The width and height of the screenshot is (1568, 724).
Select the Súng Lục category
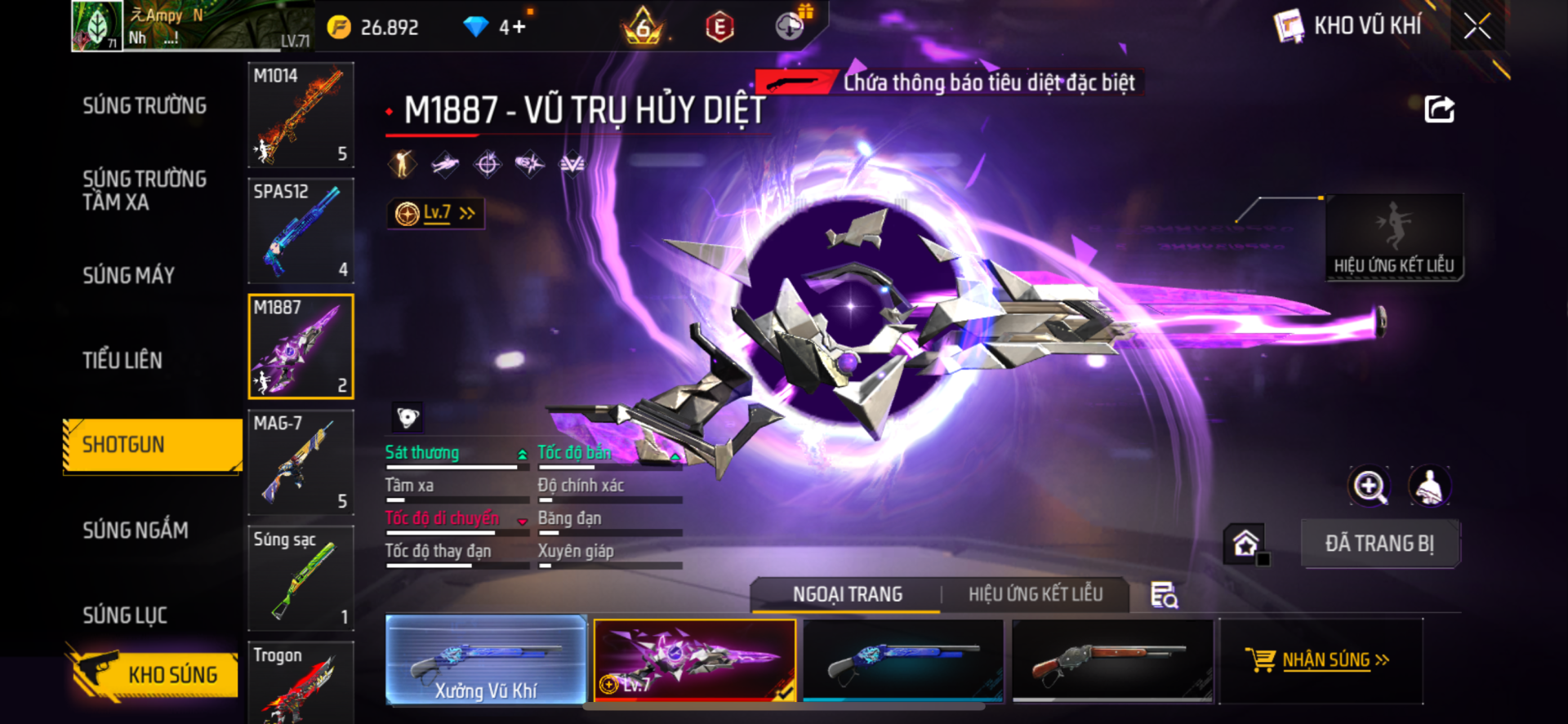125,615
